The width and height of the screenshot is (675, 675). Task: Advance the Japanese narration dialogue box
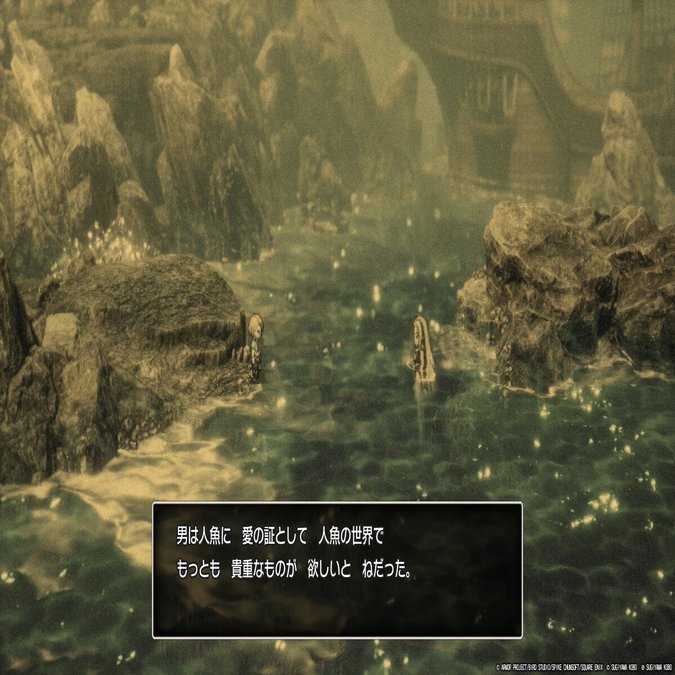[337, 569]
